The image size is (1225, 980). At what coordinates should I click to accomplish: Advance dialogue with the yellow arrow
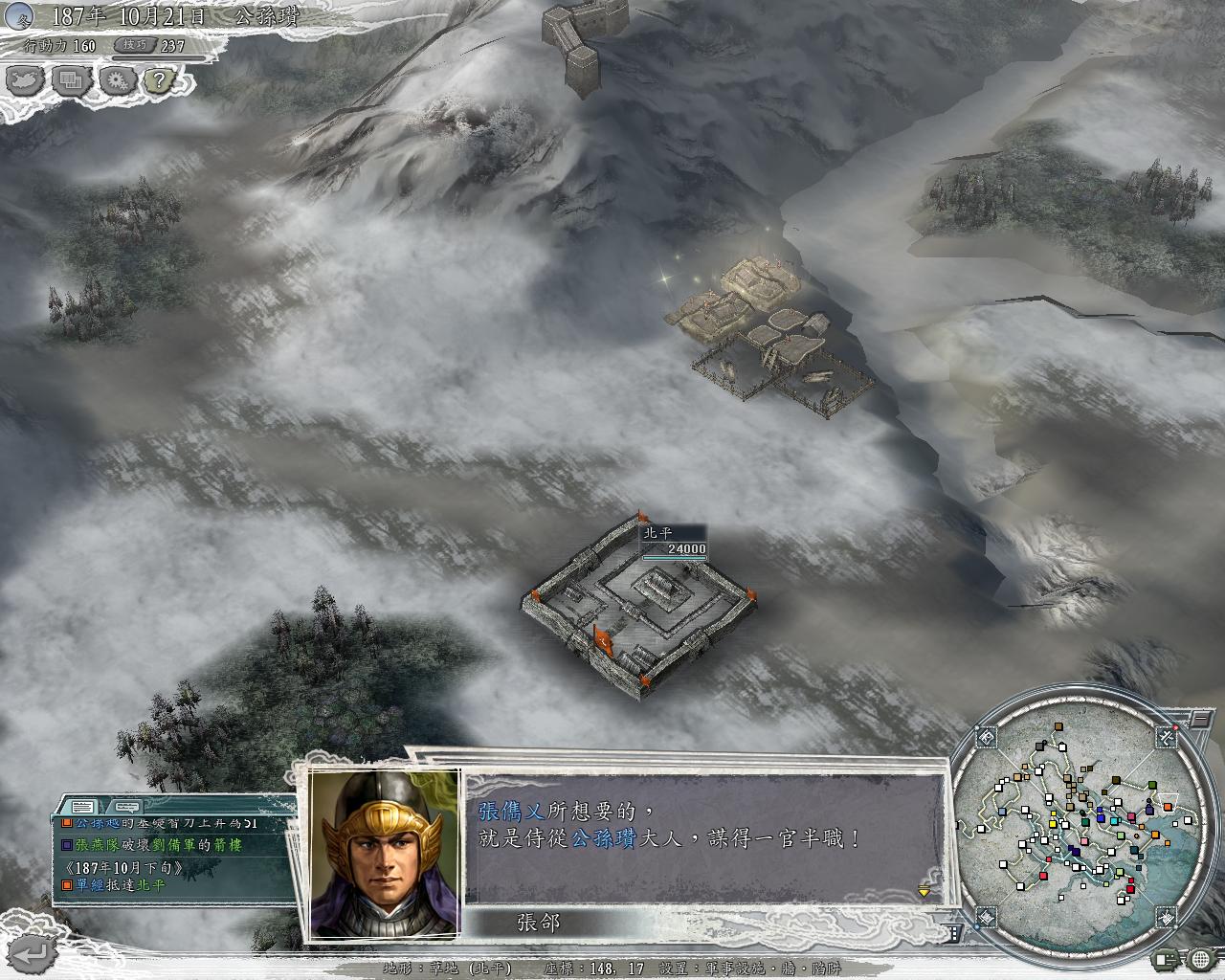(x=924, y=891)
